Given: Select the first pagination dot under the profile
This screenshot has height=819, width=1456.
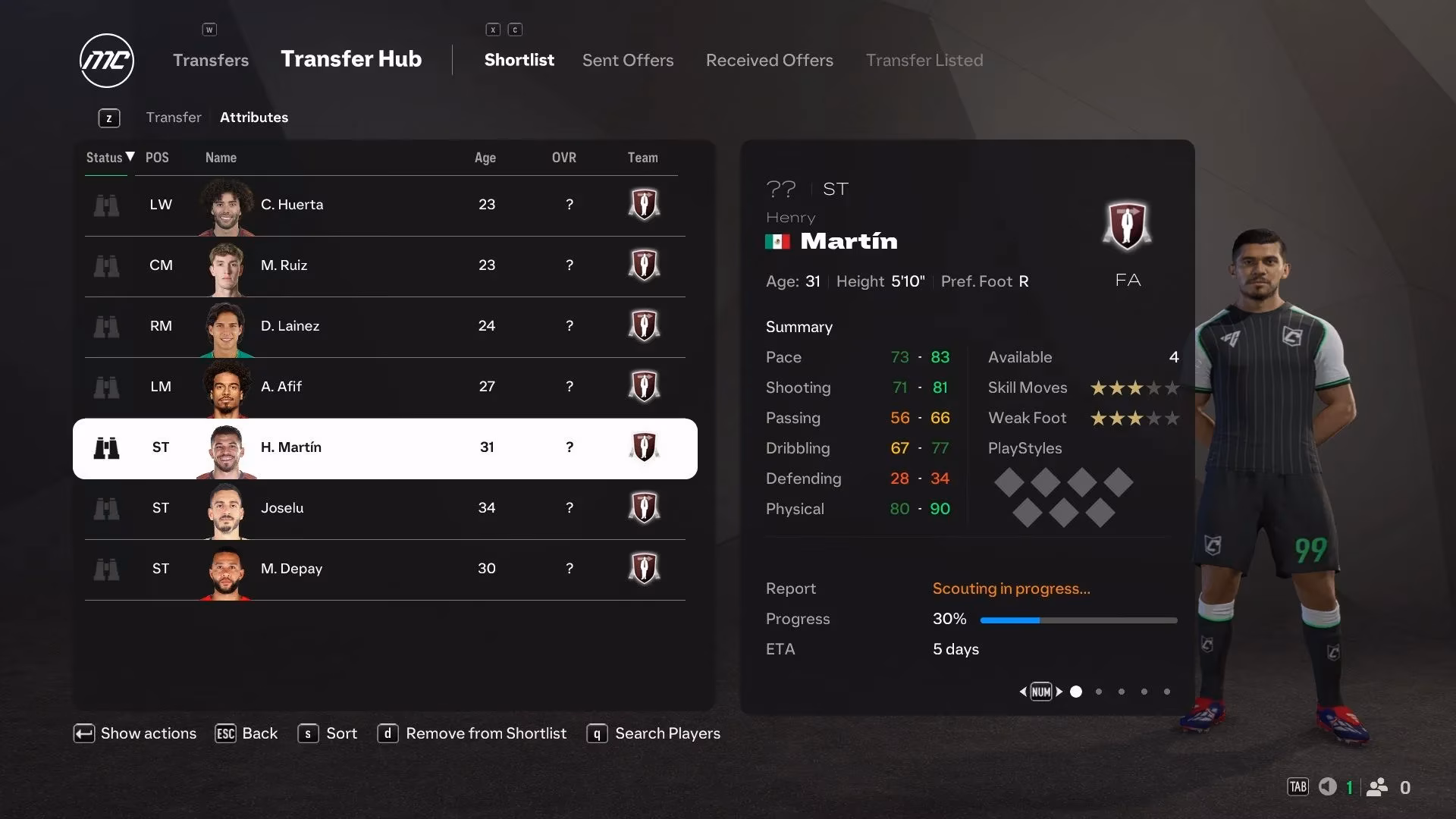Looking at the screenshot, I should (1075, 692).
